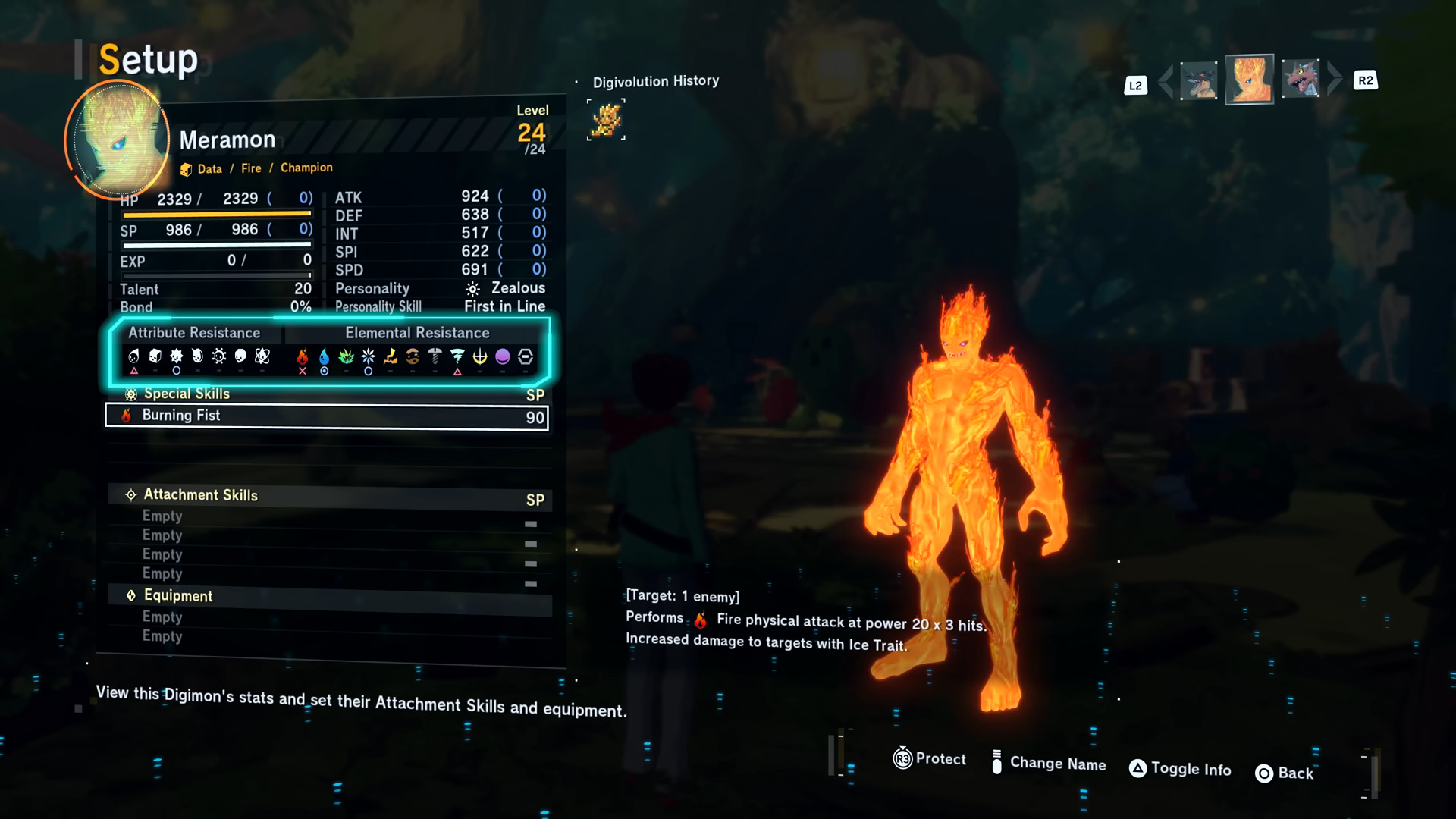This screenshot has width=1456, height=819.
Task: Select the Burning Fist special skill row
Action: coord(326,416)
